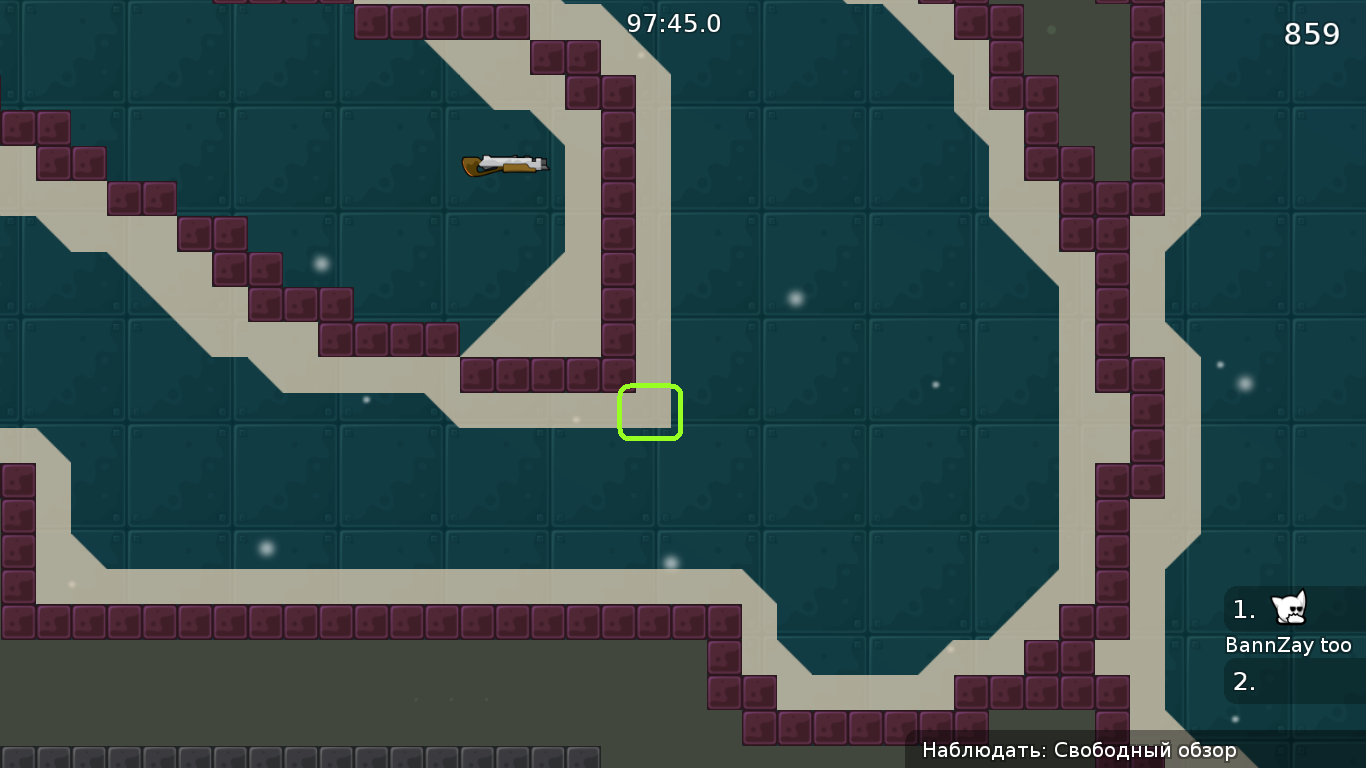Select the white cat tee skin icon
Viewport: 1366px width, 768px height.
coord(1290,608)
